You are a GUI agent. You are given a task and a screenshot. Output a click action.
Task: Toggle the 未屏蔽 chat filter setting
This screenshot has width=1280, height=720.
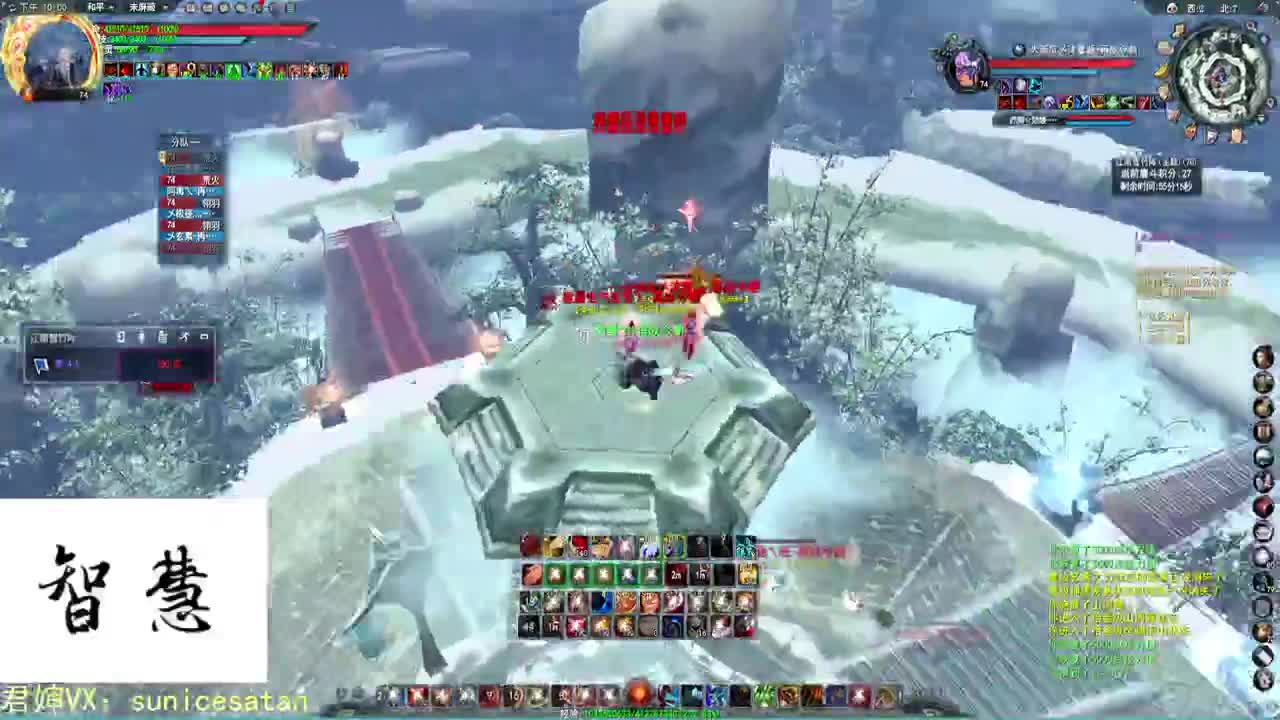pyautogui.click(x=140, y=8)
